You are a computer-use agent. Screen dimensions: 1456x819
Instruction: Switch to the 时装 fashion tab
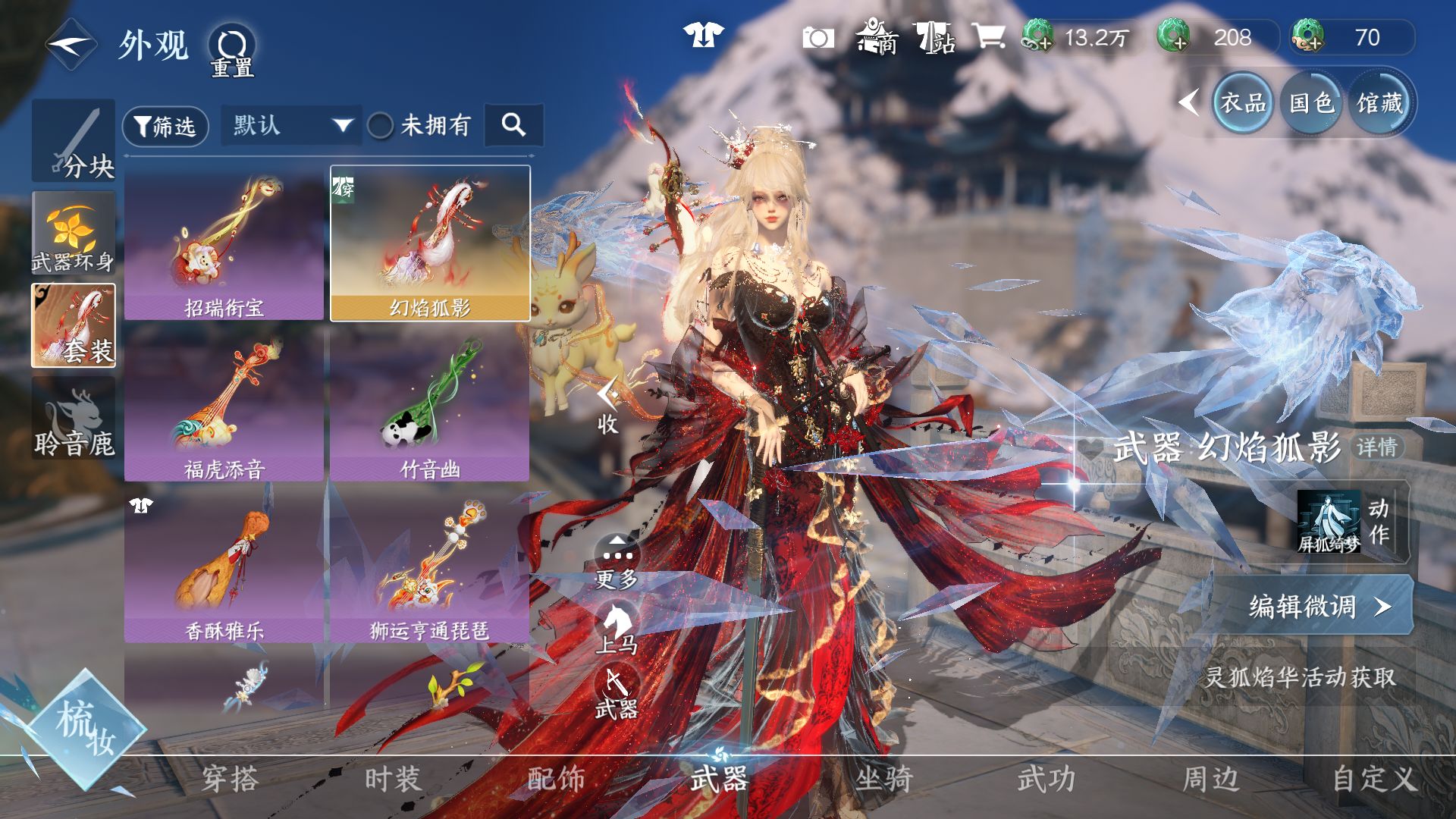point(392,780)
